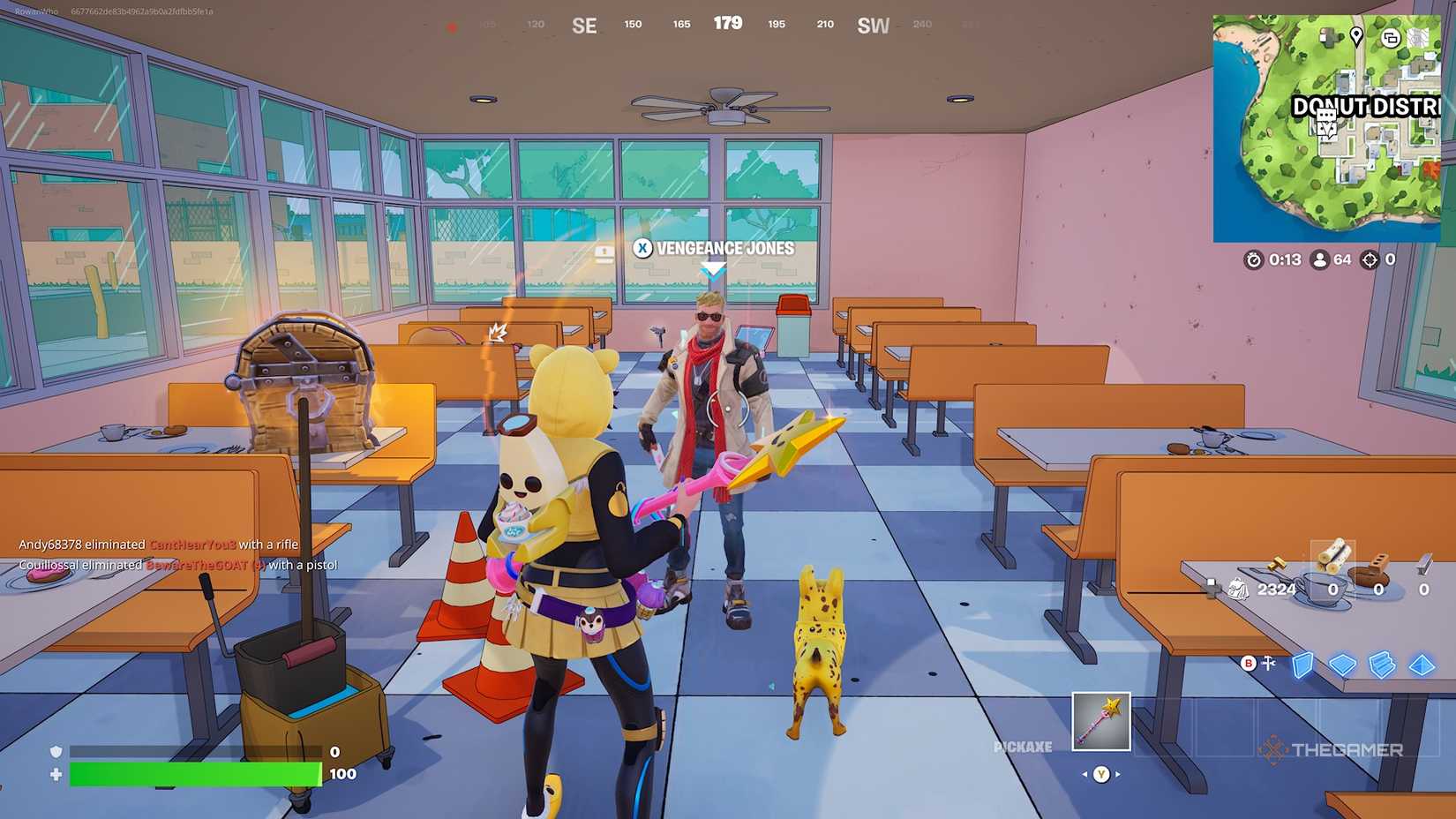
Task: Click the brick material icon showing 0
Action: (1377, 562)
